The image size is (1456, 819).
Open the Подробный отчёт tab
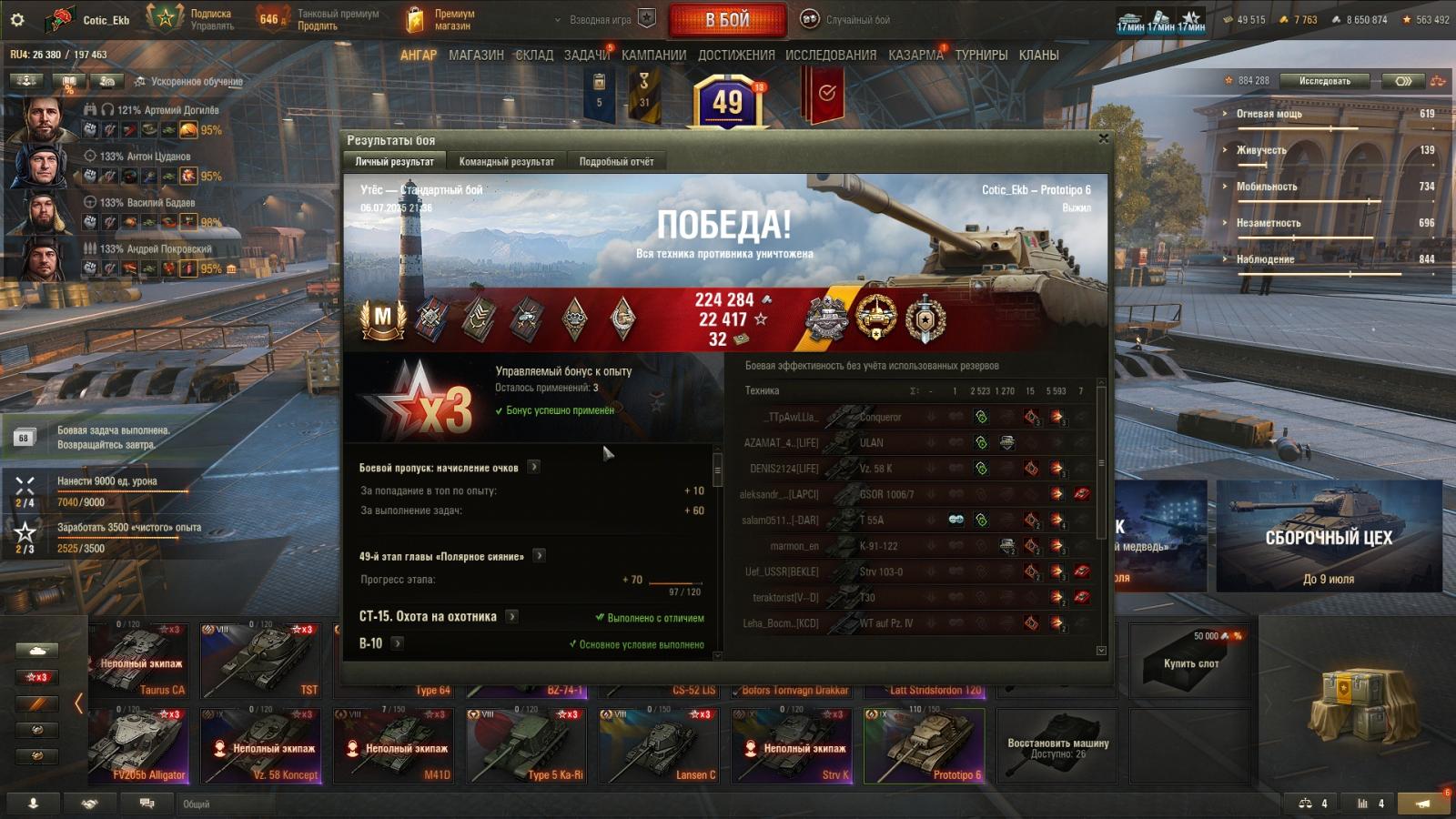[x=616, y=161]
